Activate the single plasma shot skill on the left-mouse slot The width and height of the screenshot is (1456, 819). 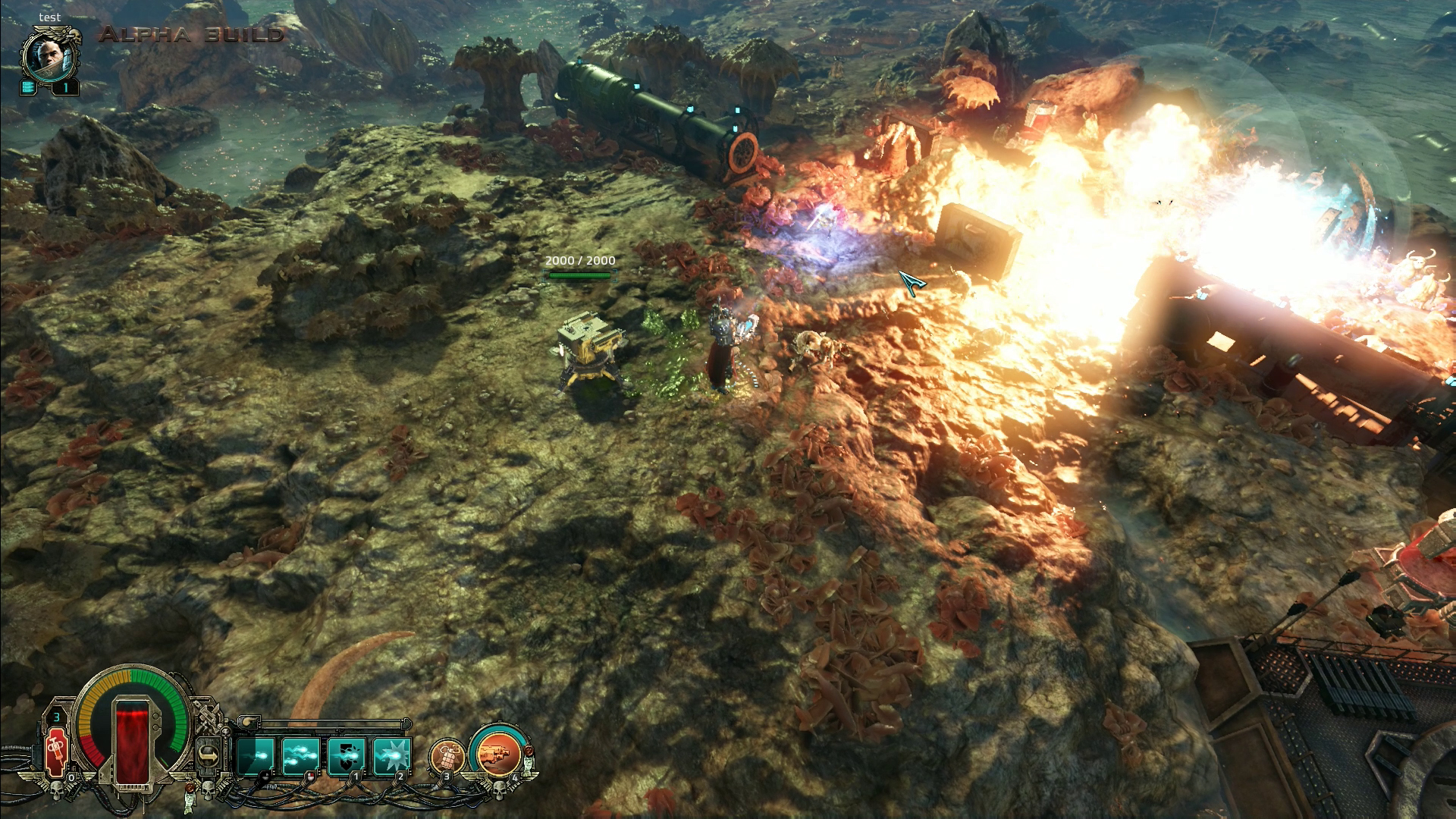[255, 754]
